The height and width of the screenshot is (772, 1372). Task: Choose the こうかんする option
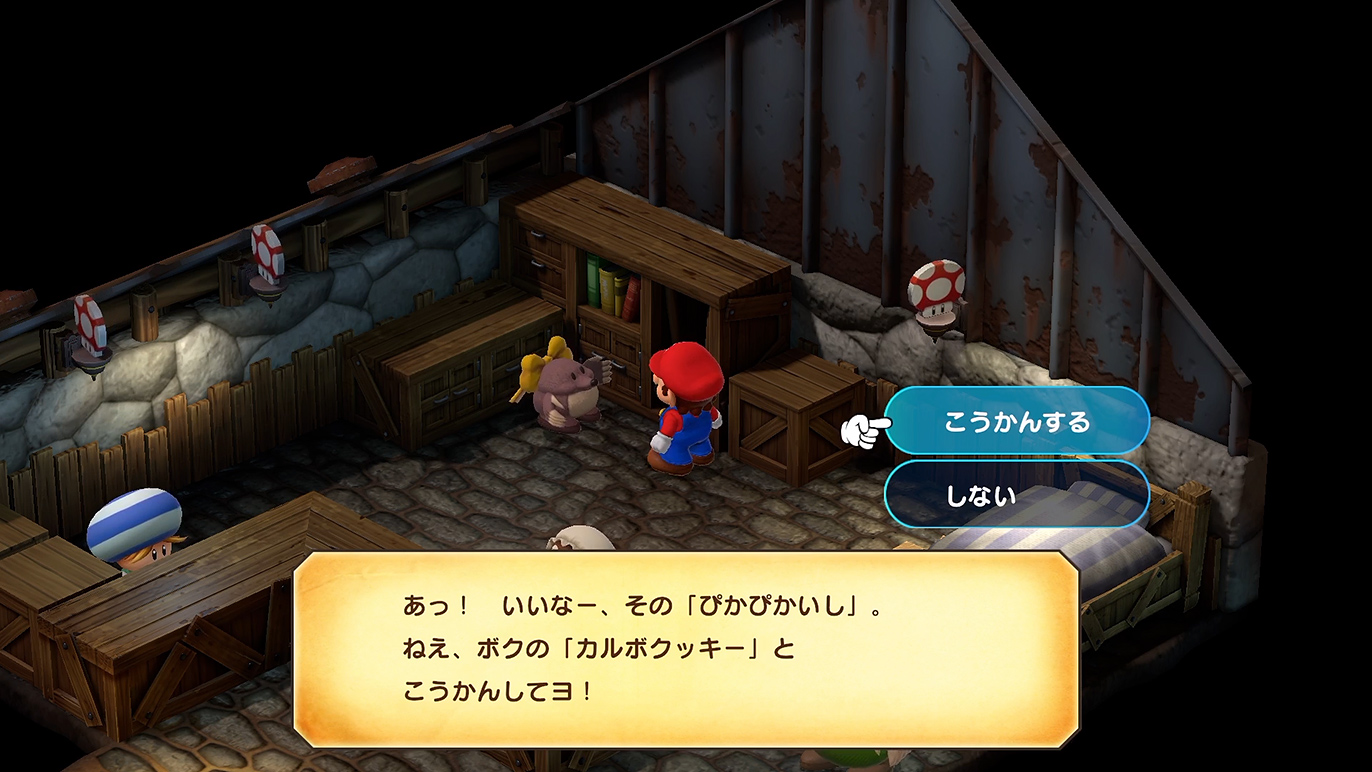click(1016, 421)
